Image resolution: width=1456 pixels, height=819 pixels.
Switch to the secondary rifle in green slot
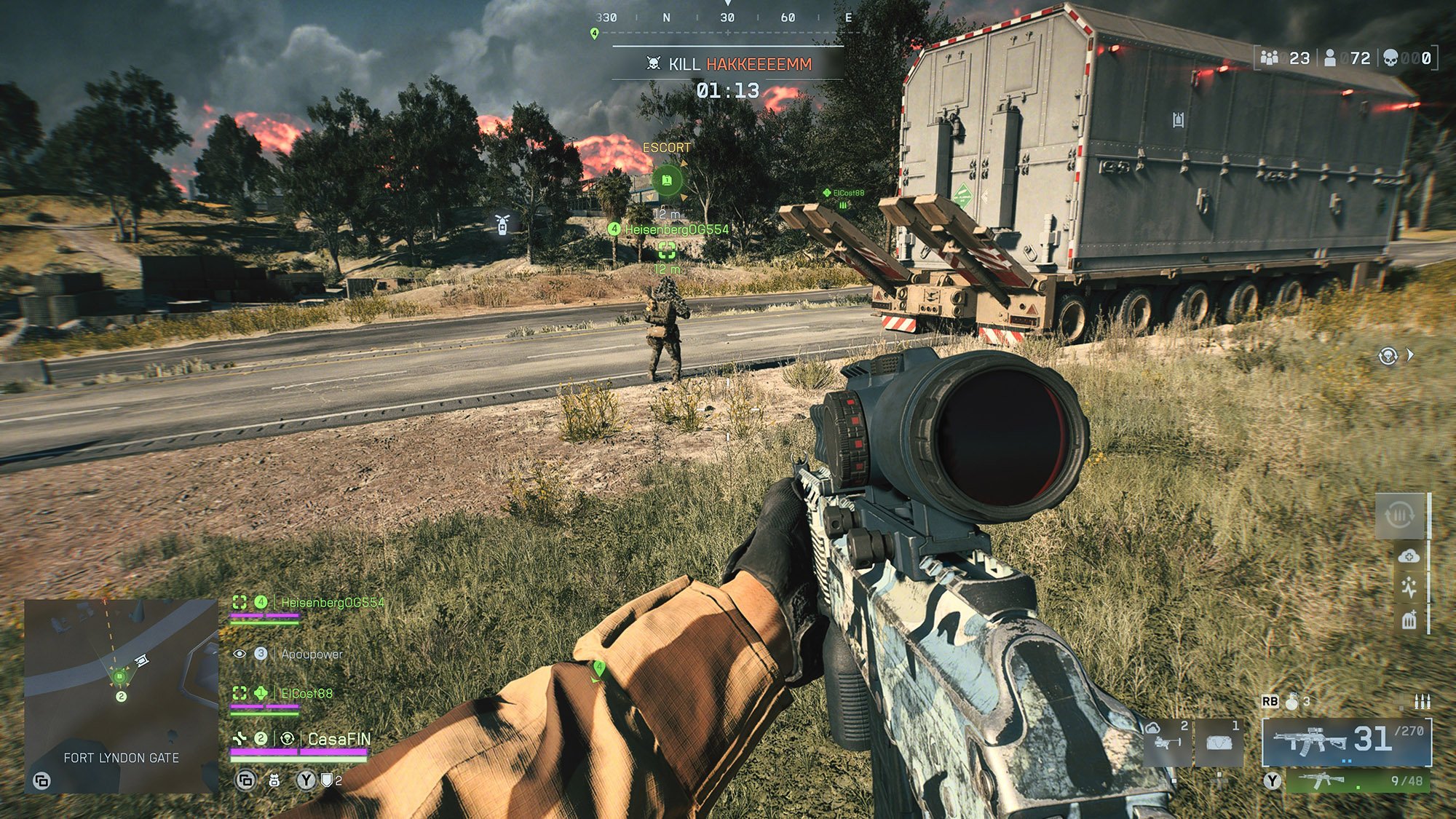click(1358, 781)
